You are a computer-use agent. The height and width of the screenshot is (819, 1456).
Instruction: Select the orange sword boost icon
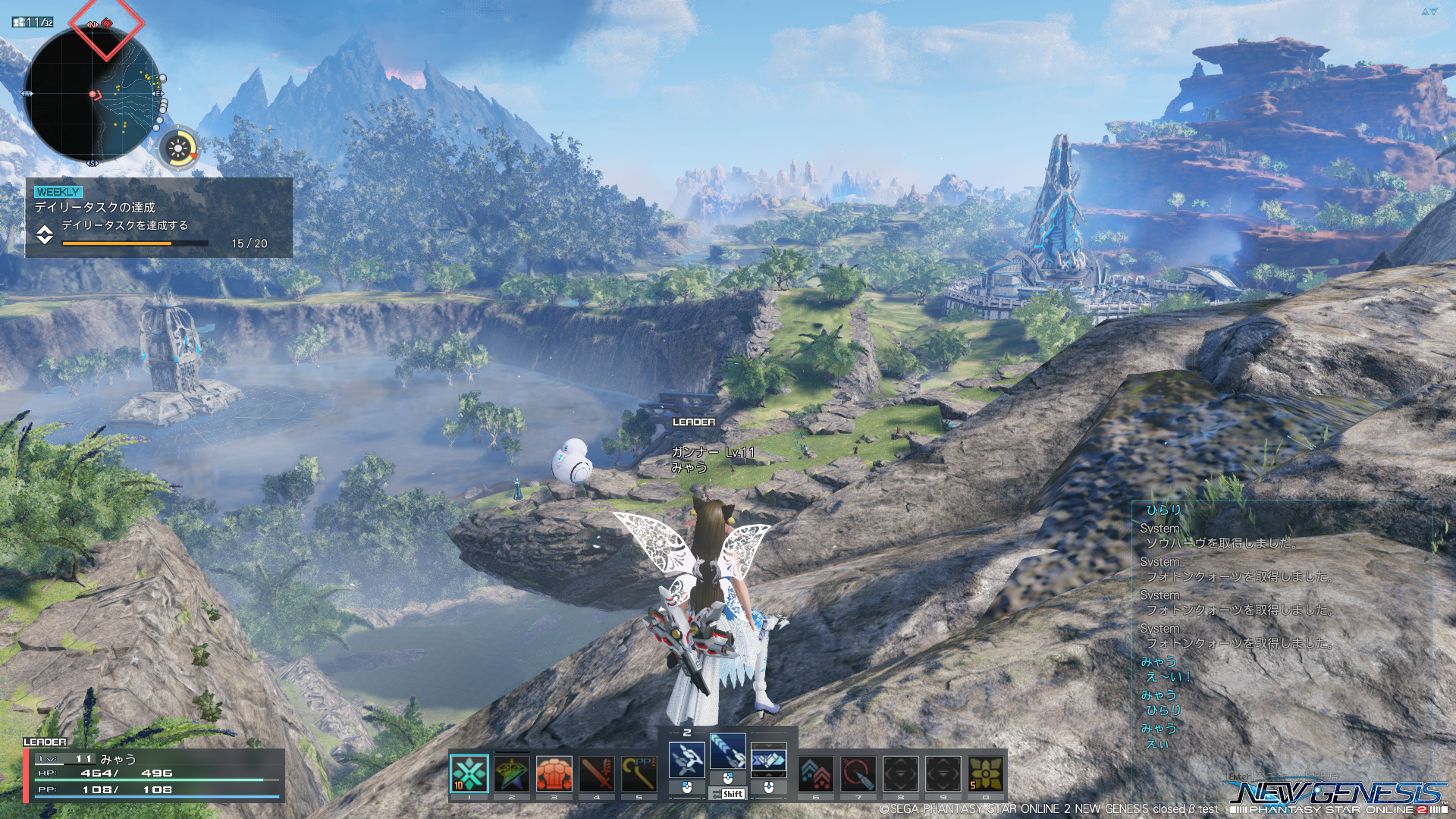click(x=597, y=773)
